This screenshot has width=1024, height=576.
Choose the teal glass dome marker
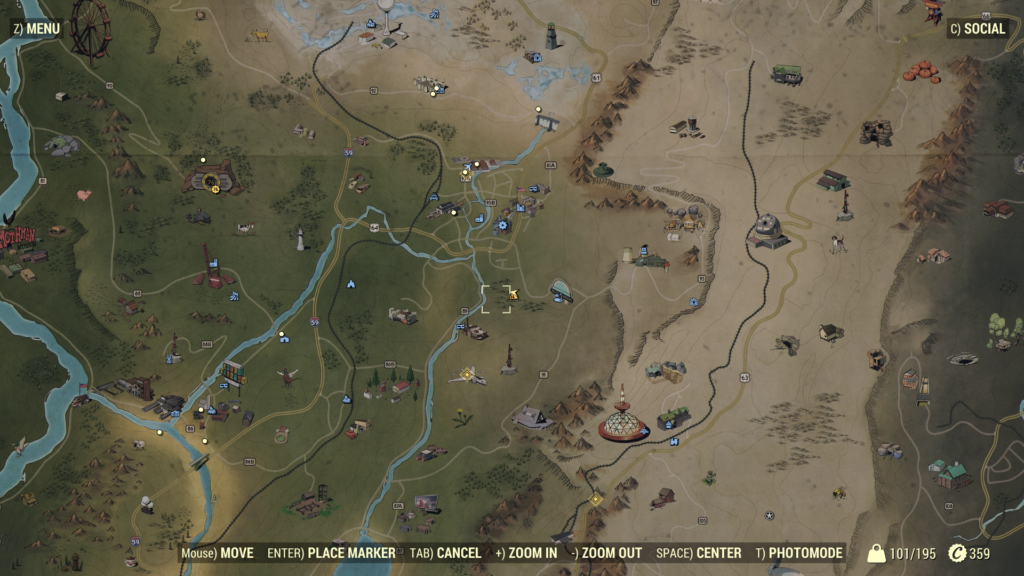562,290
